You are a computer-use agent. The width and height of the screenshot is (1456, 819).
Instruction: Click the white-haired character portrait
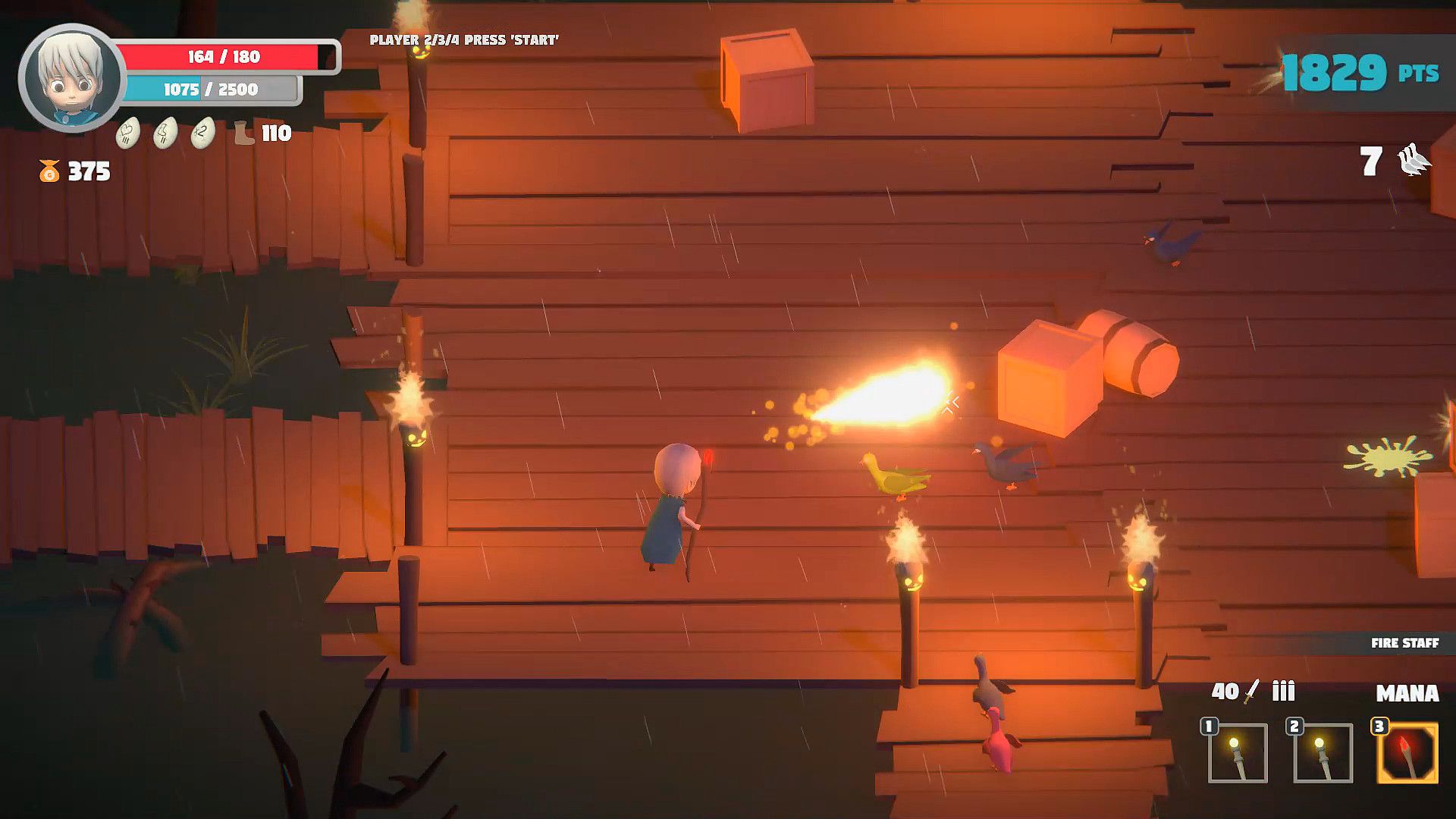[x=73, y=78]
